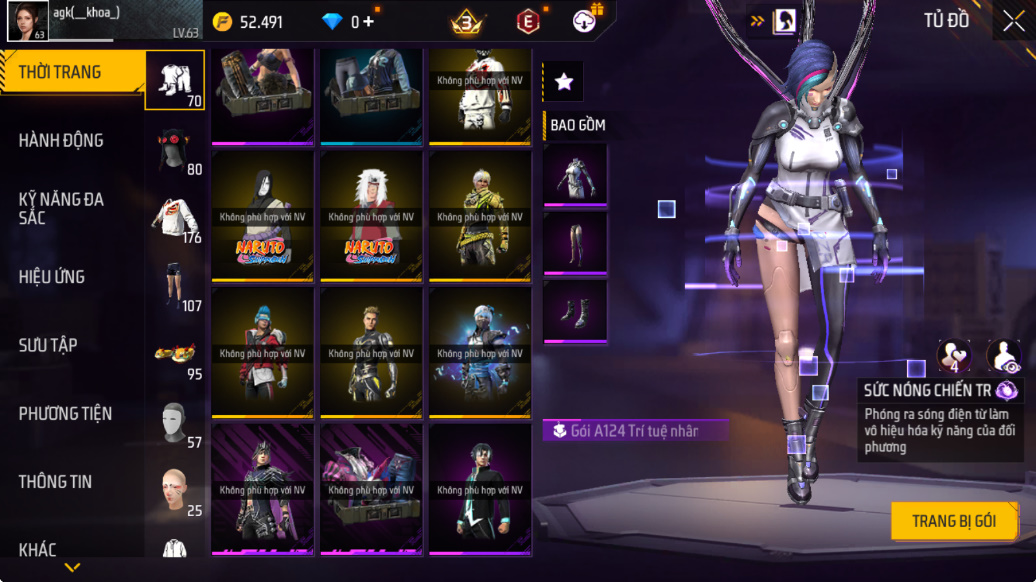Open the gold rank 3 crown icon
This screenshot has height=582, width=1036.
pyautogui.click(x=466, y=21)
